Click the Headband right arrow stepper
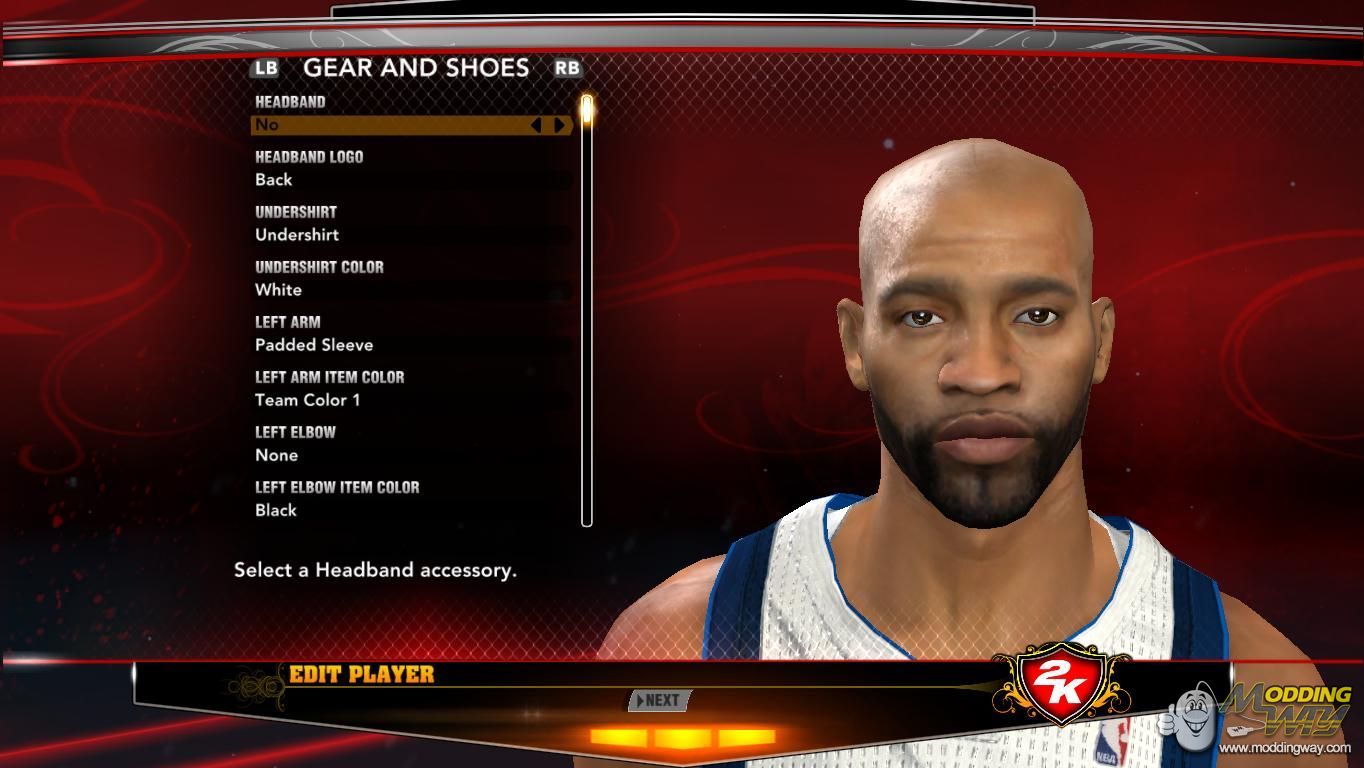 [x=559, y=125]
